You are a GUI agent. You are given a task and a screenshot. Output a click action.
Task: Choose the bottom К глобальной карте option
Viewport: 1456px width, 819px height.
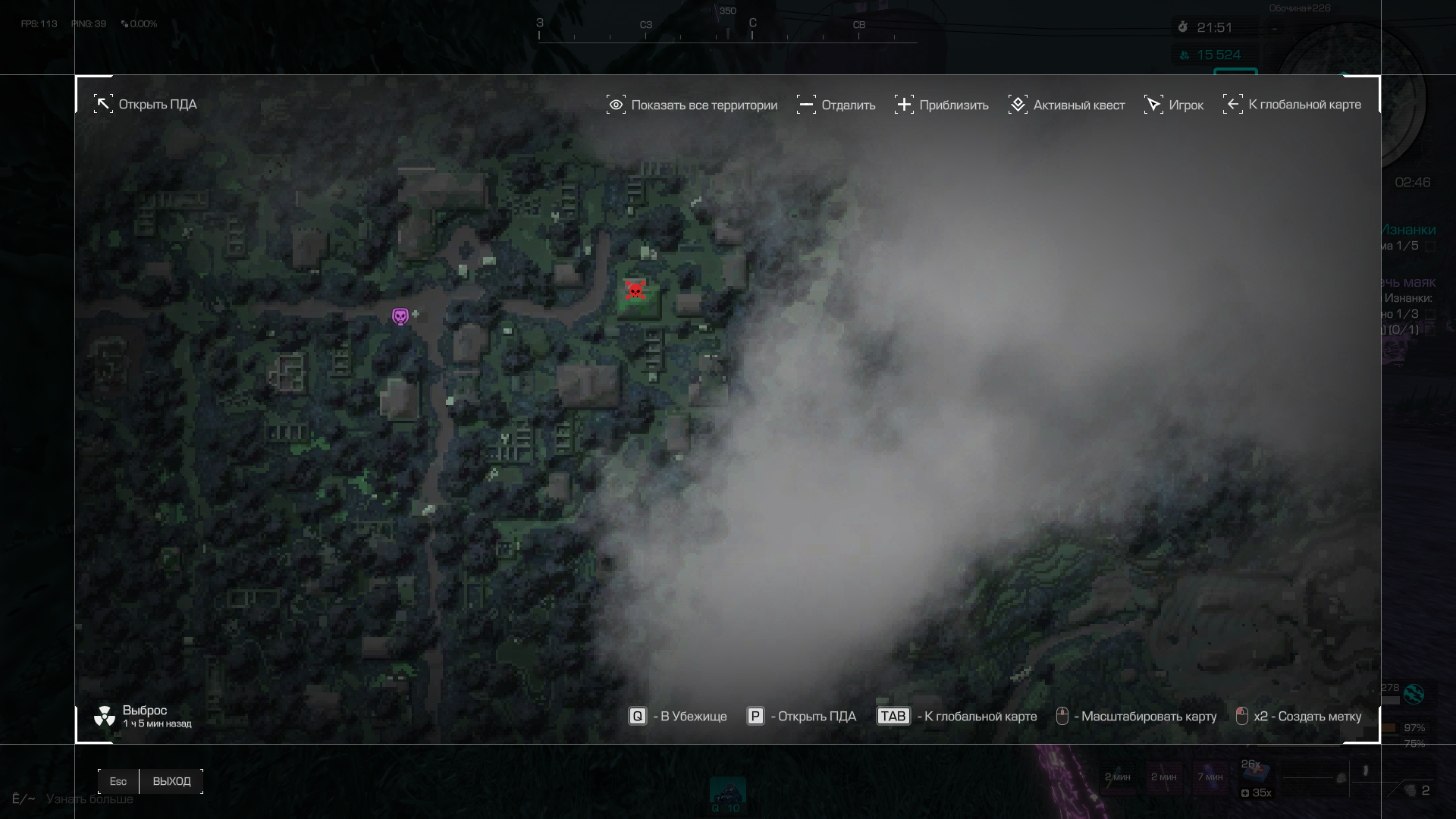[957, 717]
